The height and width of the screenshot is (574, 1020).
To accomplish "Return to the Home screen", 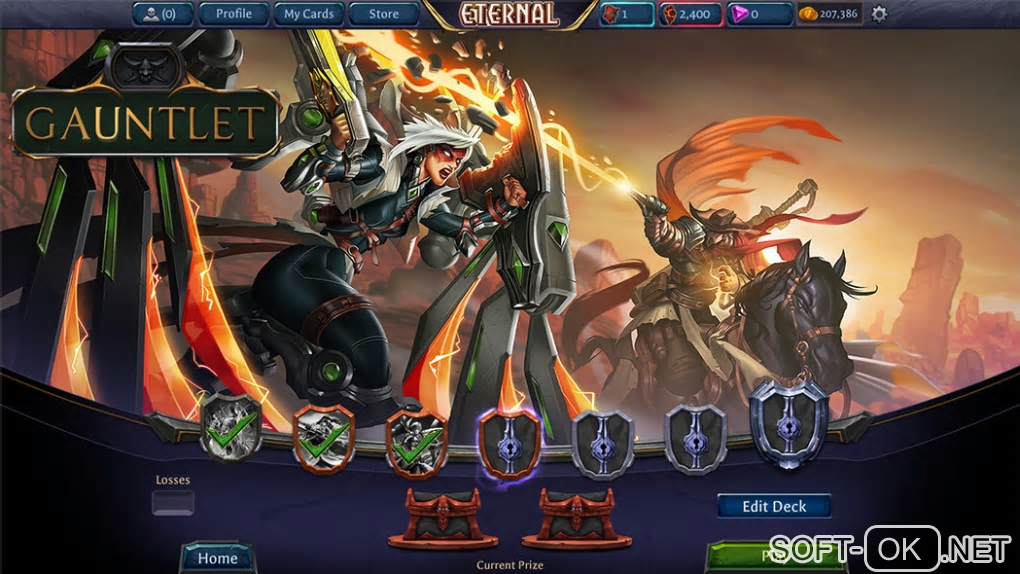I will (217, 557).
